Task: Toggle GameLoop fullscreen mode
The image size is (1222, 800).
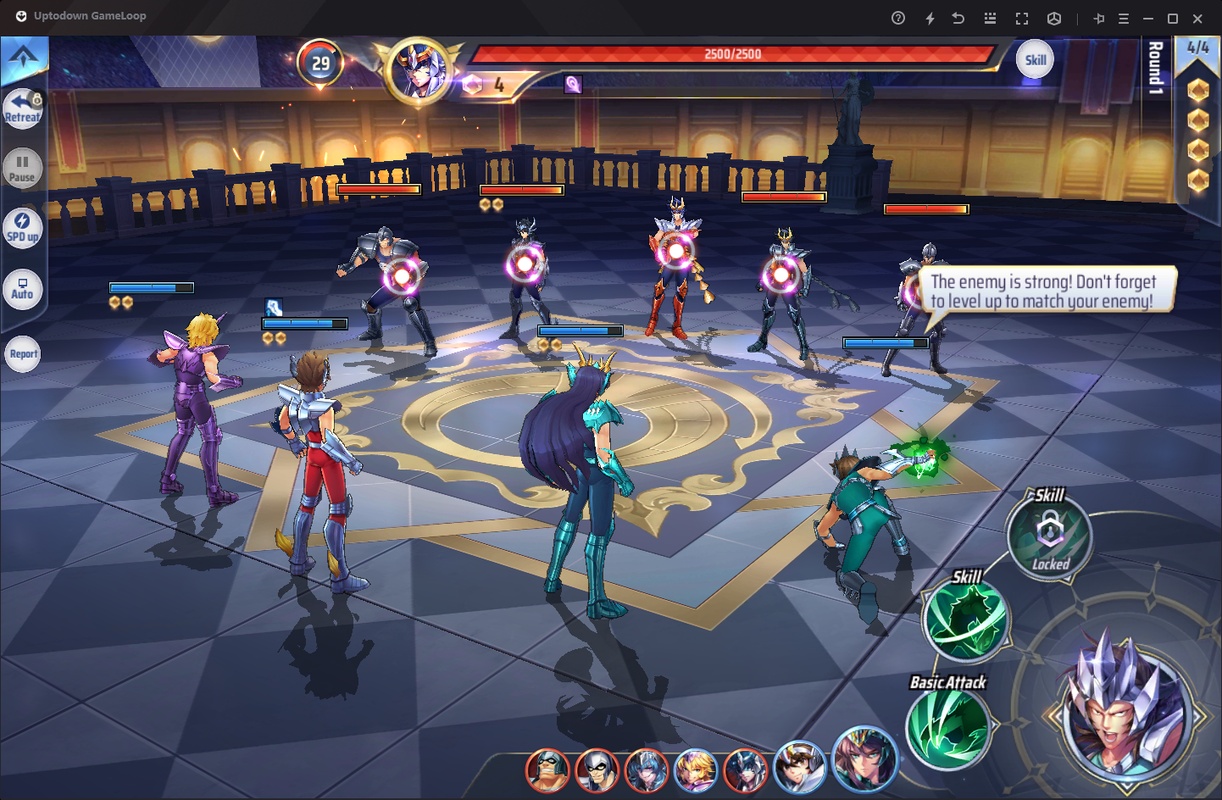Action: [x=1021, y=18]
